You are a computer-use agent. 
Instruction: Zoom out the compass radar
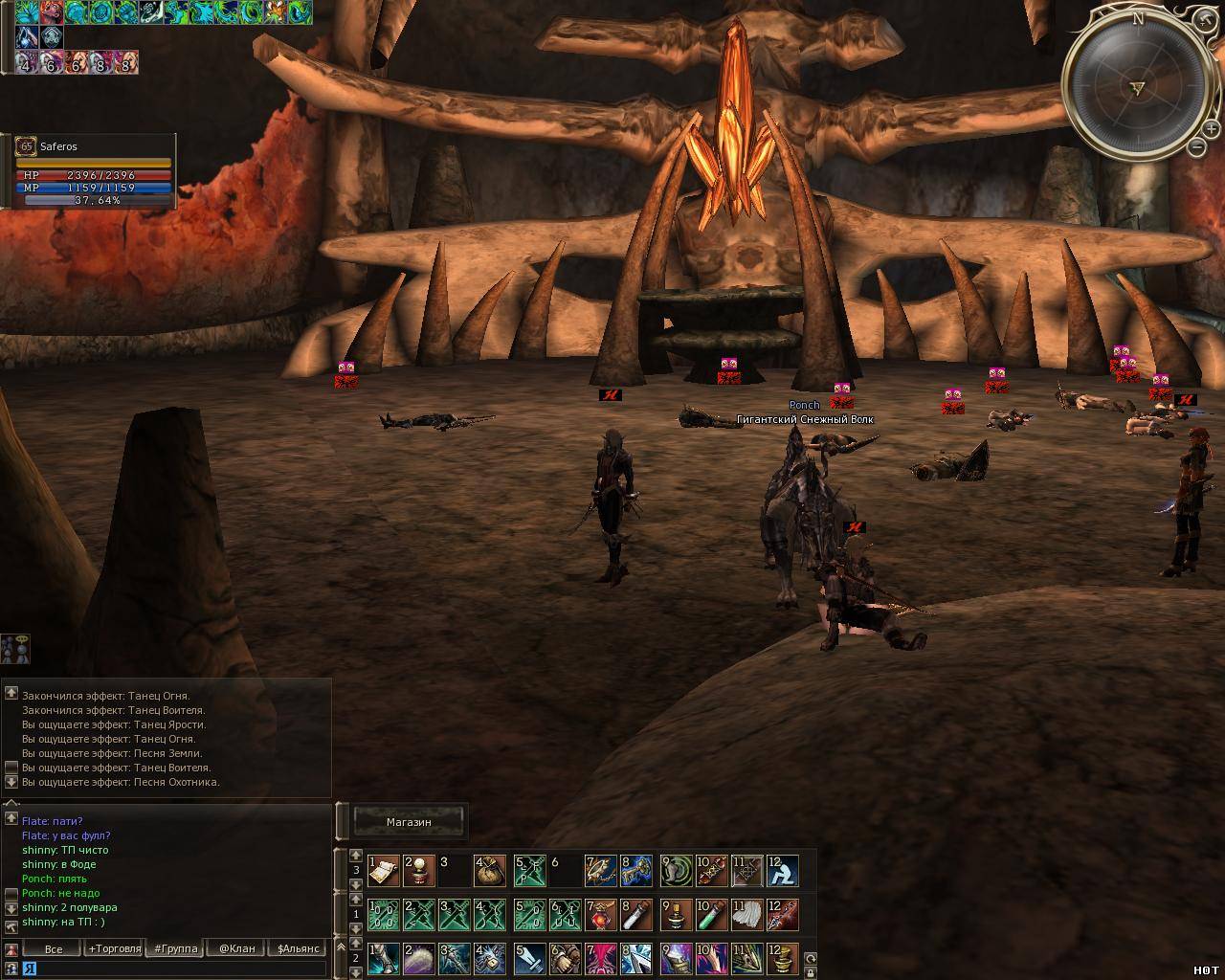click(1196, 146)
